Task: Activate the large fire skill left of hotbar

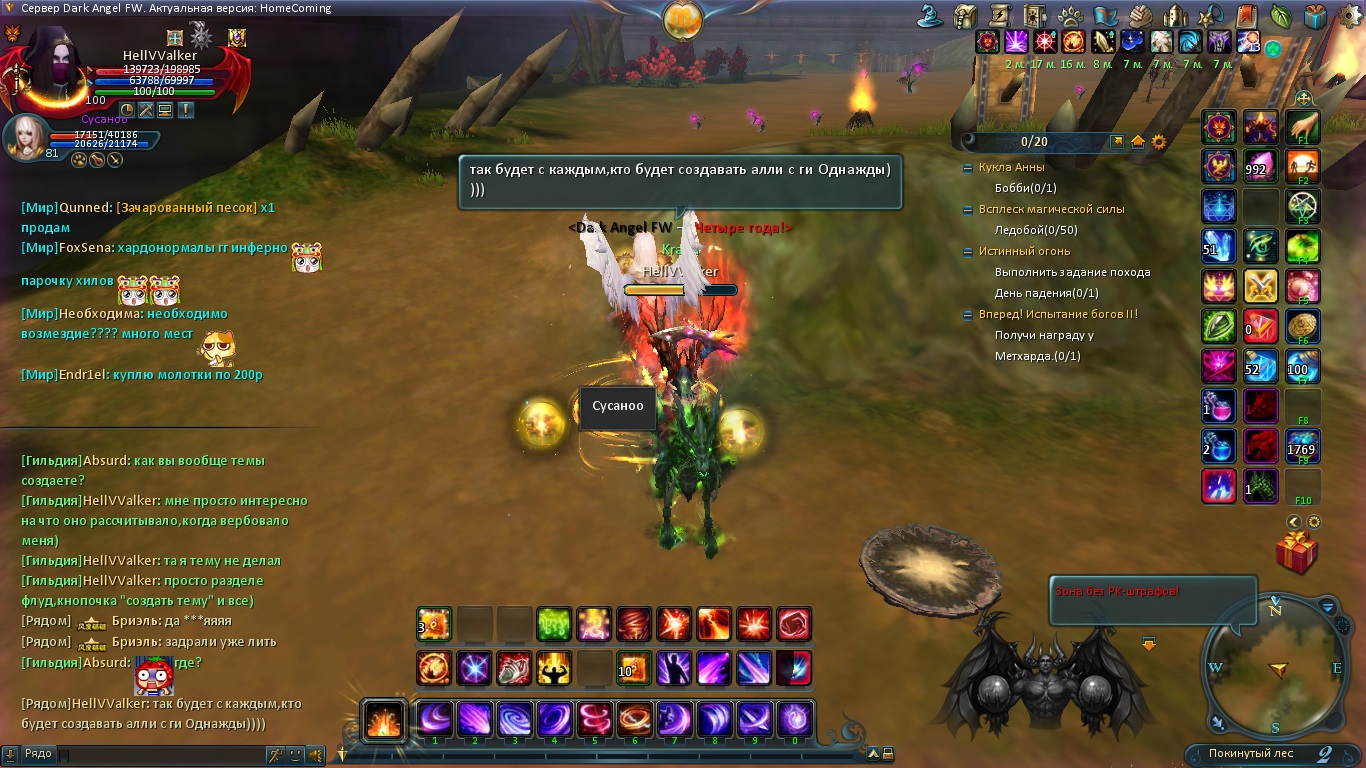Action: (x=384, y=720)
